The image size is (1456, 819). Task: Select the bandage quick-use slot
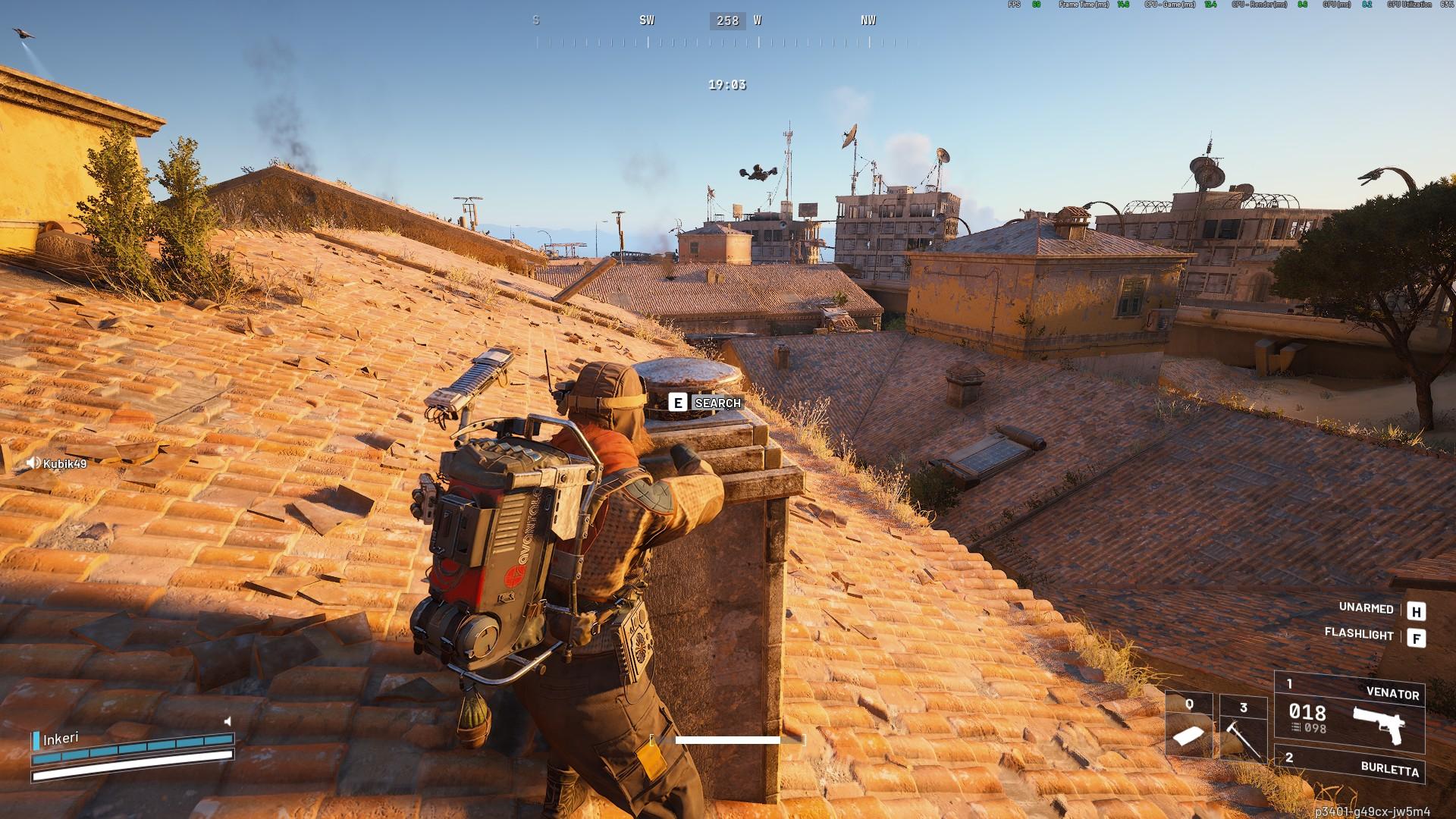[1189, 726]
